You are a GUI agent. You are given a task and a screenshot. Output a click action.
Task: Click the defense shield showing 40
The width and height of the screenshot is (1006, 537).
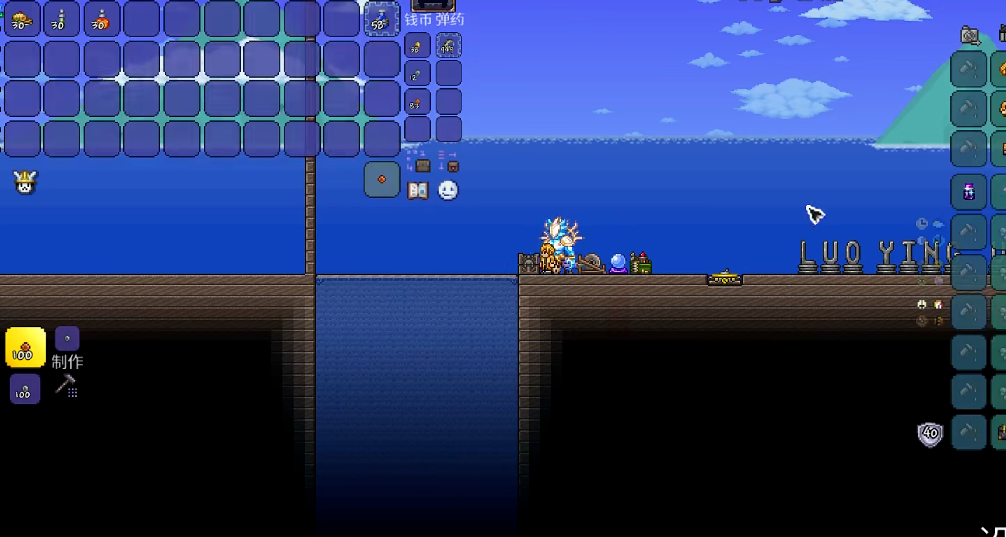point(930,434)
